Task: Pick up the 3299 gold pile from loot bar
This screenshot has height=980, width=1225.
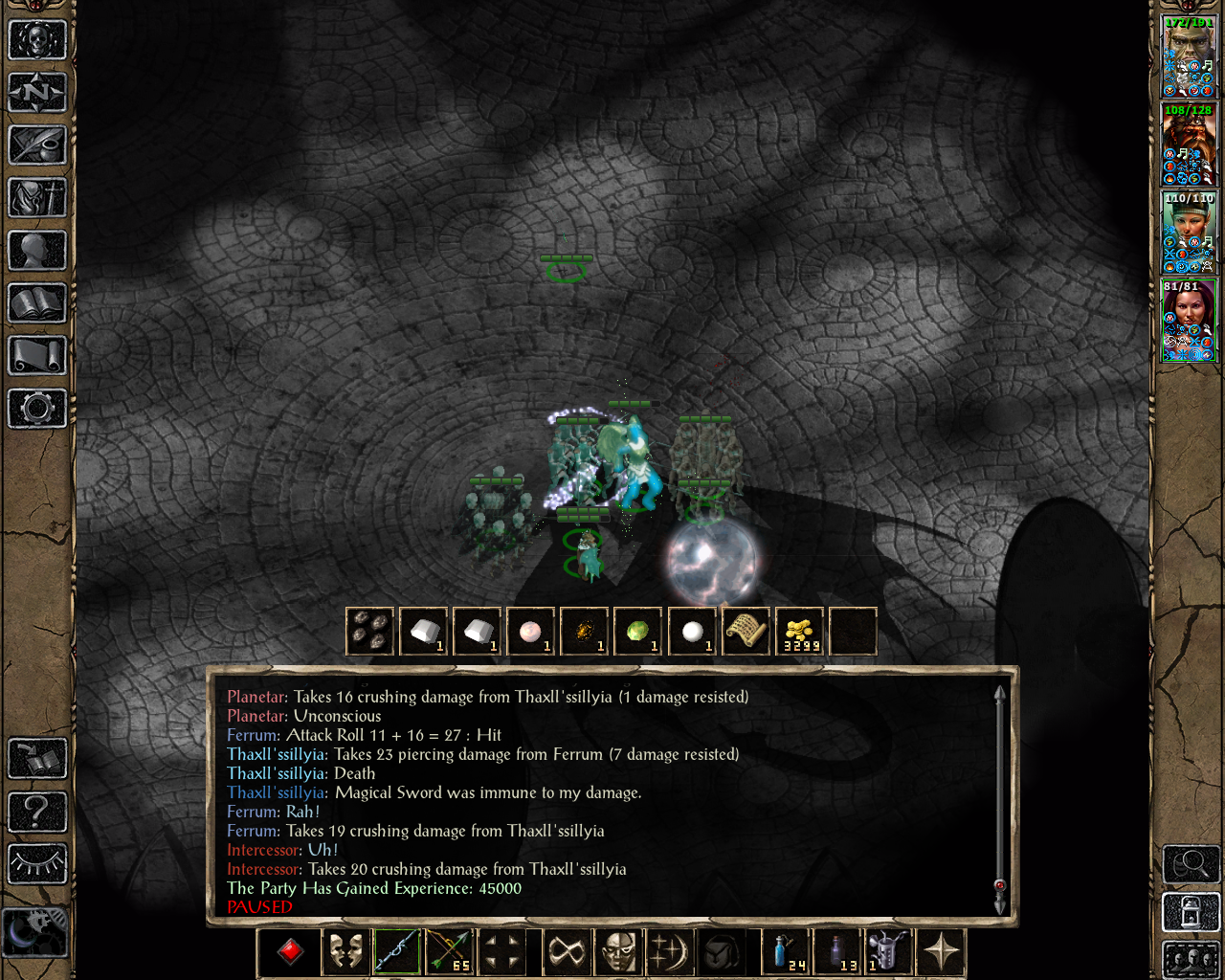Action: [798, 630]
